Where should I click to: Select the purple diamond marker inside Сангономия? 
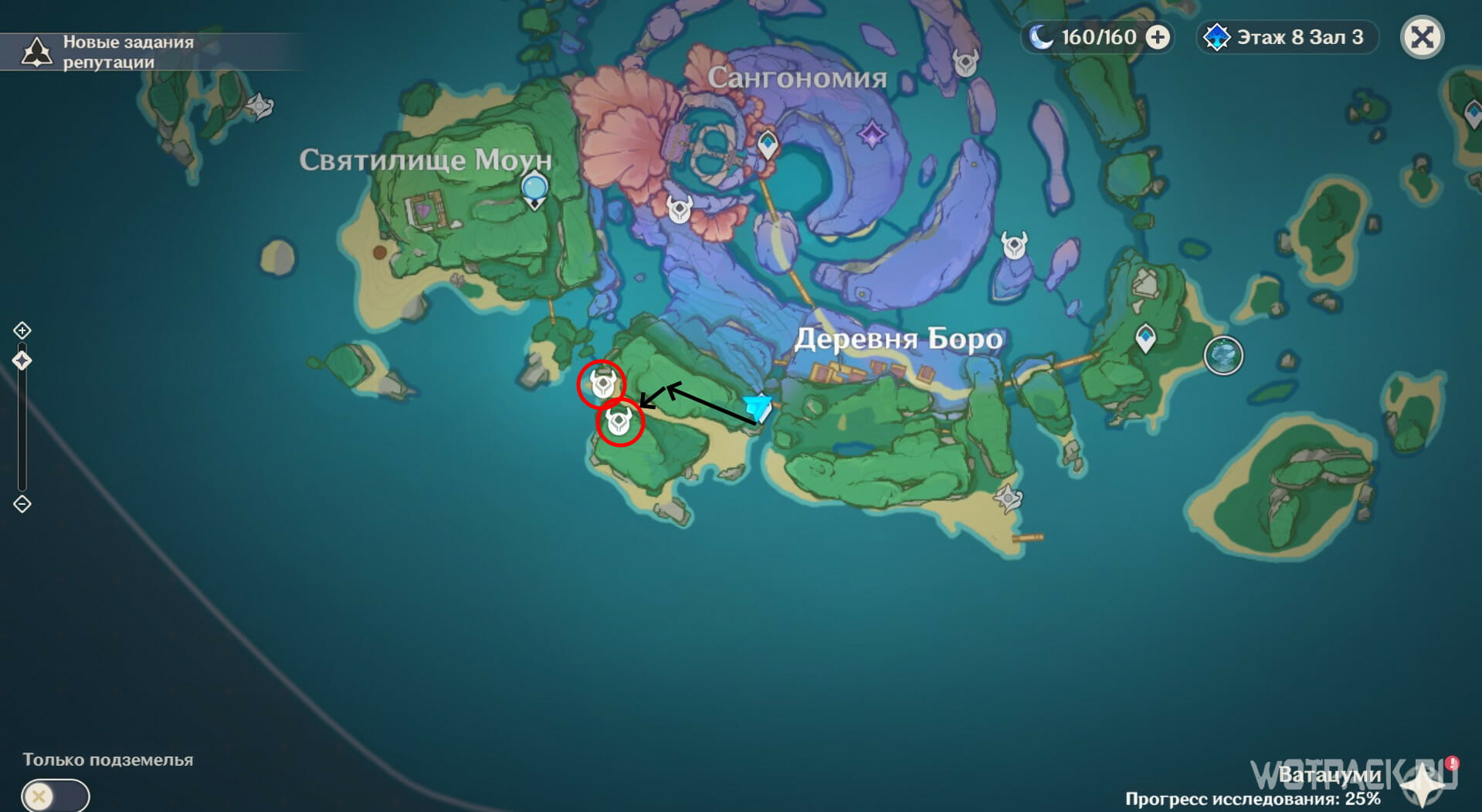point(872,135)
